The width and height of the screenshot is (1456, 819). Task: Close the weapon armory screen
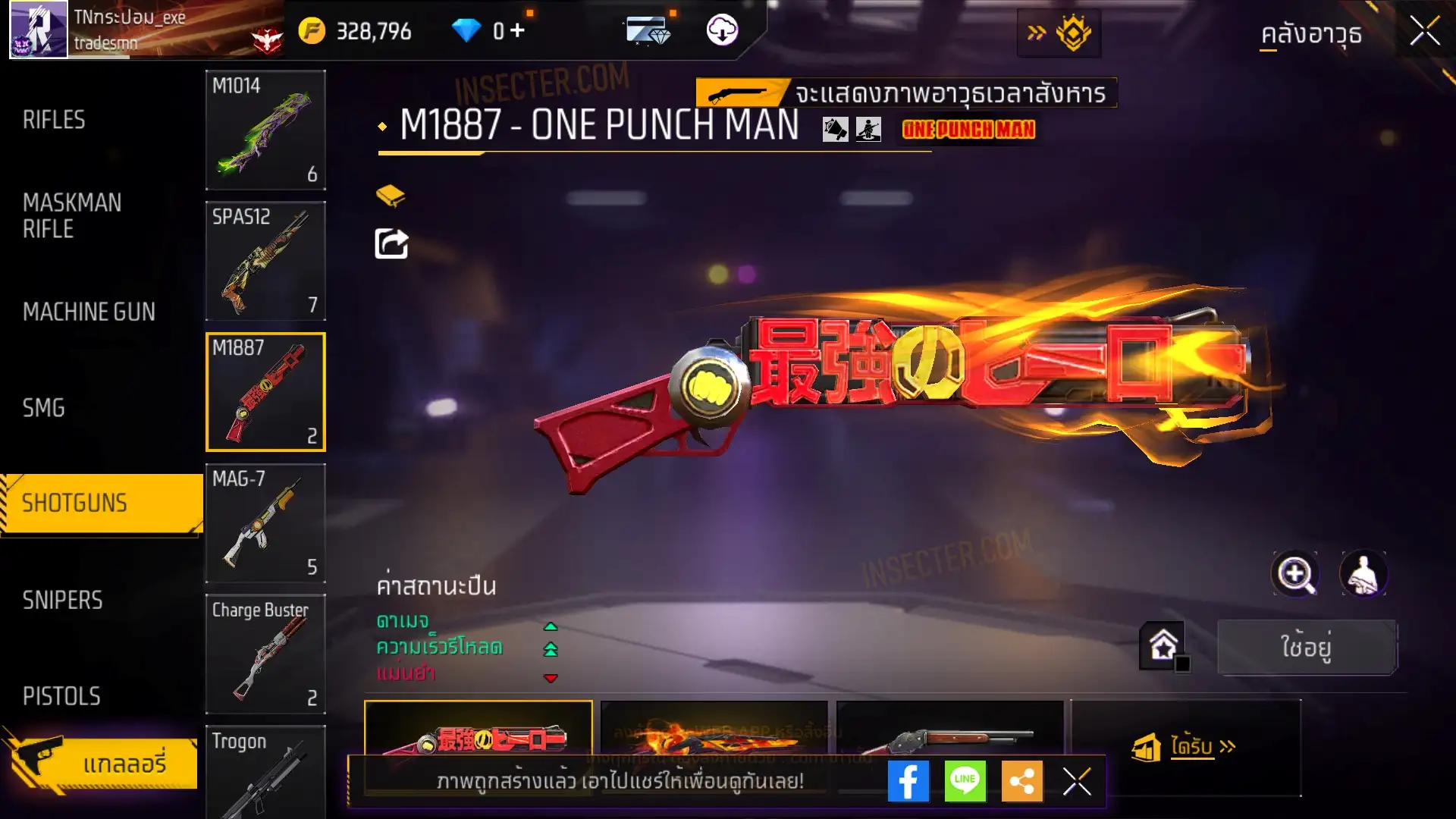click(x=1424, y=32)
